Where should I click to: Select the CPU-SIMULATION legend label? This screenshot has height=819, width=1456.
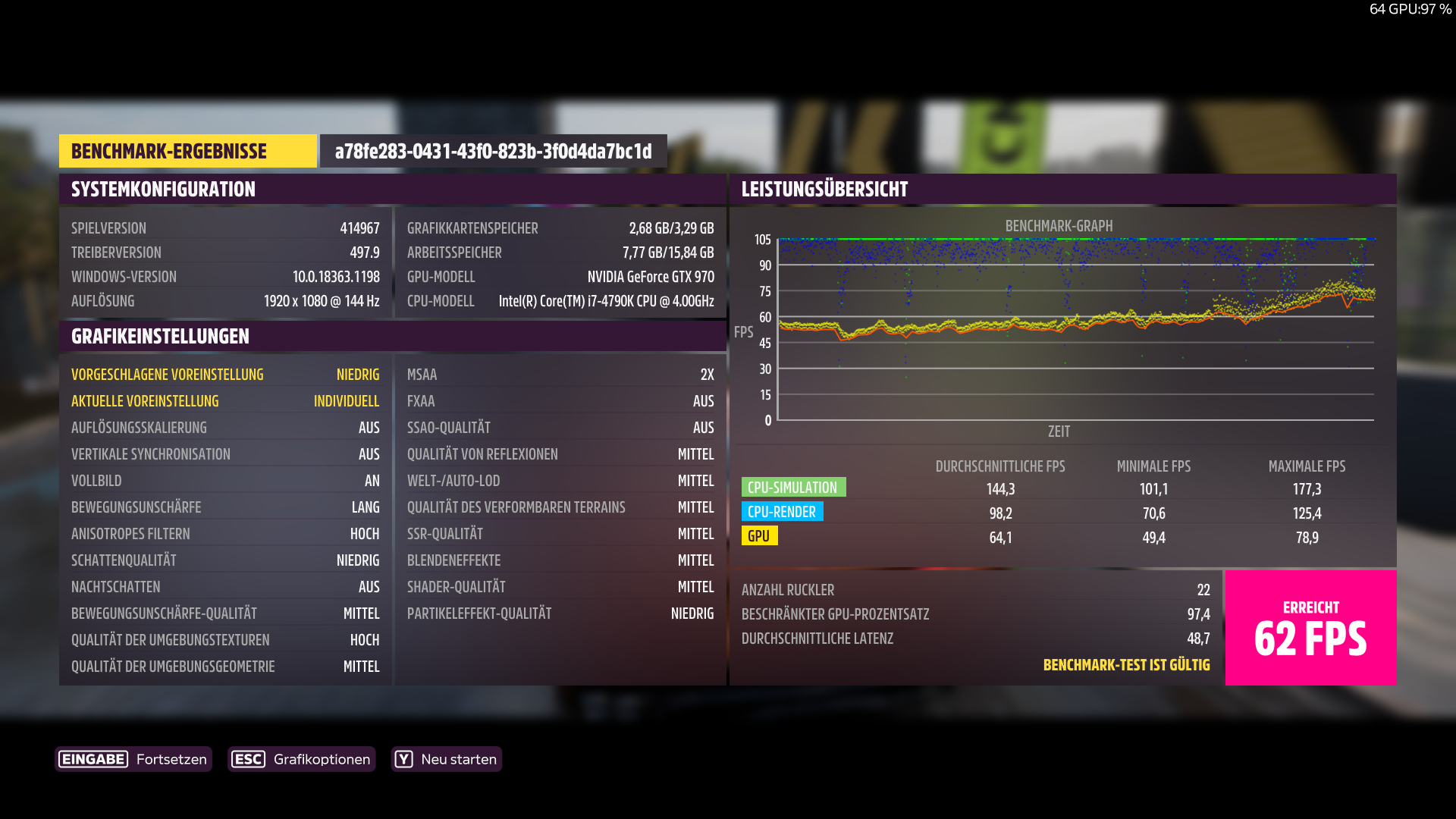pyautogui.click(x=793, y=487)
